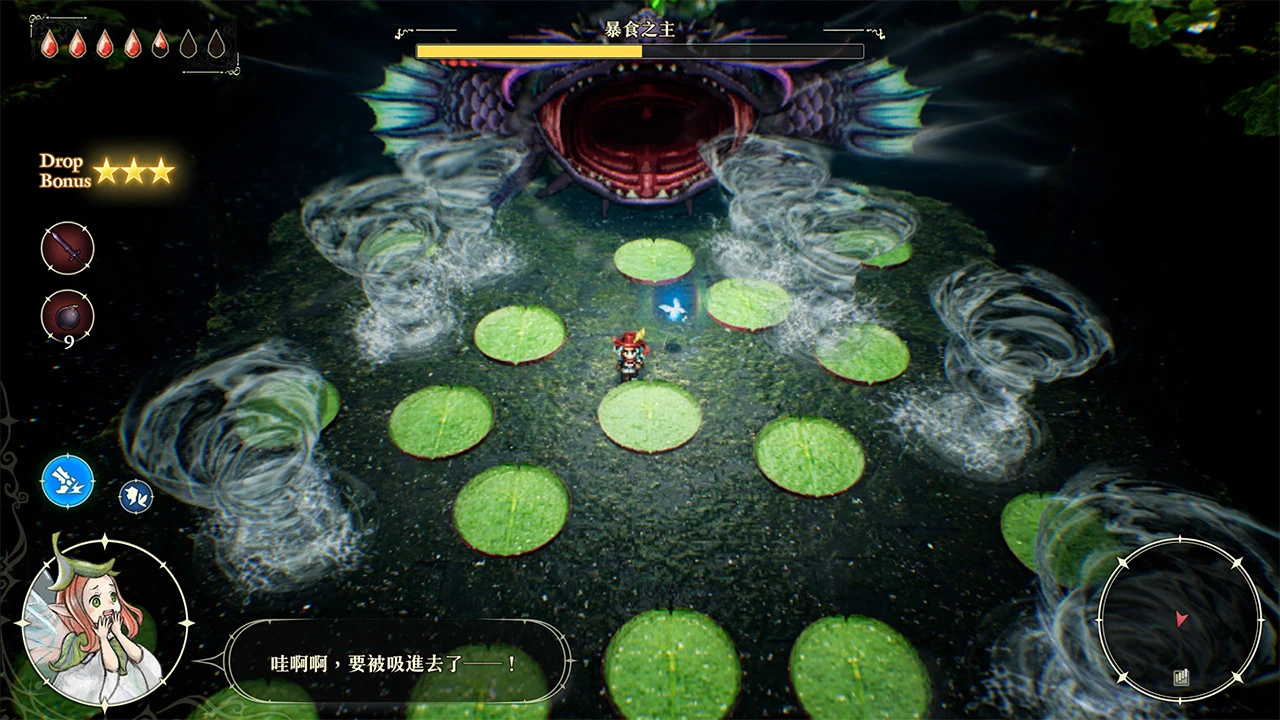This screenshot has height=720, width=1280.
Task: Select the equipped sword weapon slot
Action: click(67, 248)
